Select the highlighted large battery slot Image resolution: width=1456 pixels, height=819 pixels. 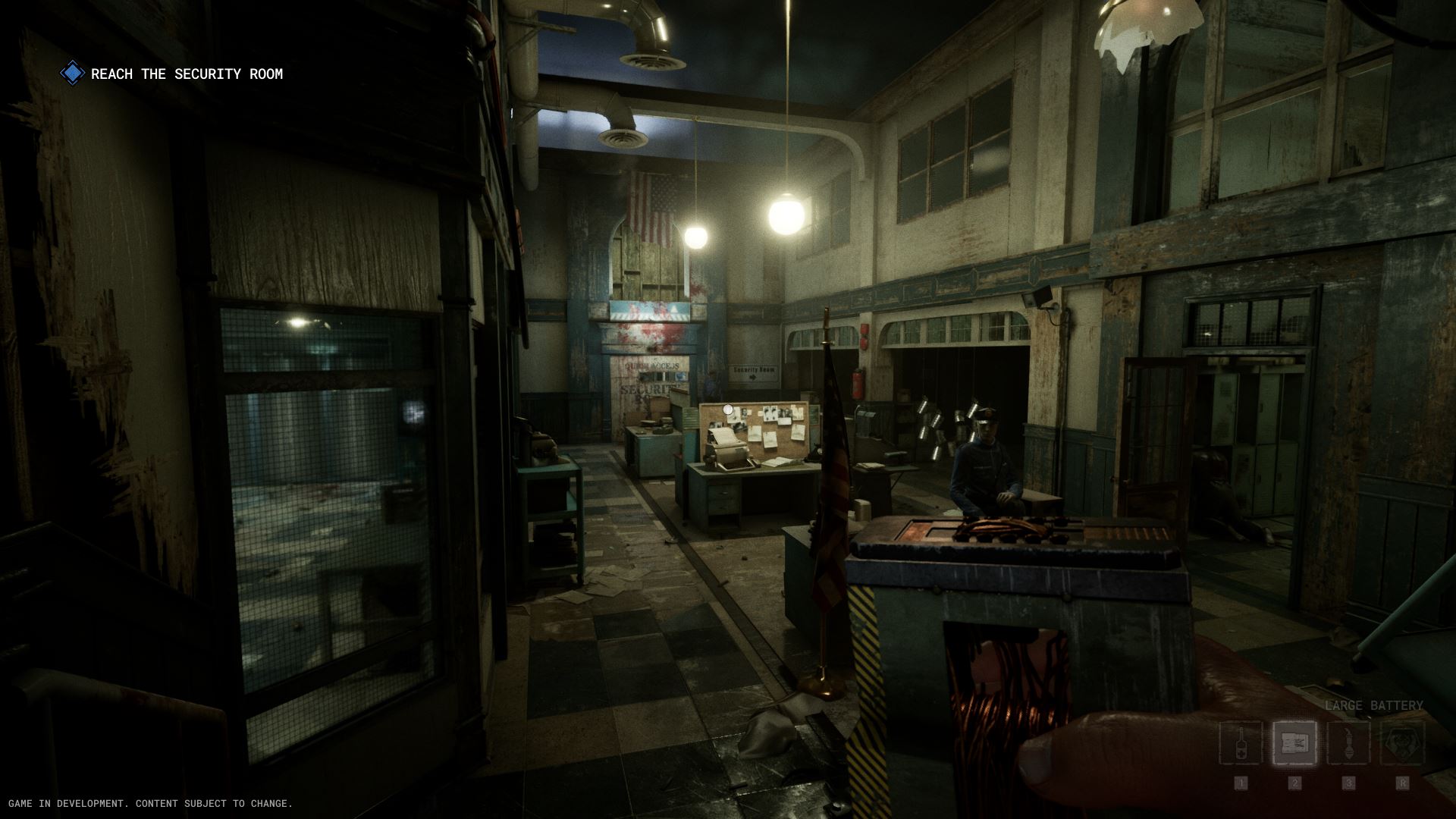click(1294, 743)
